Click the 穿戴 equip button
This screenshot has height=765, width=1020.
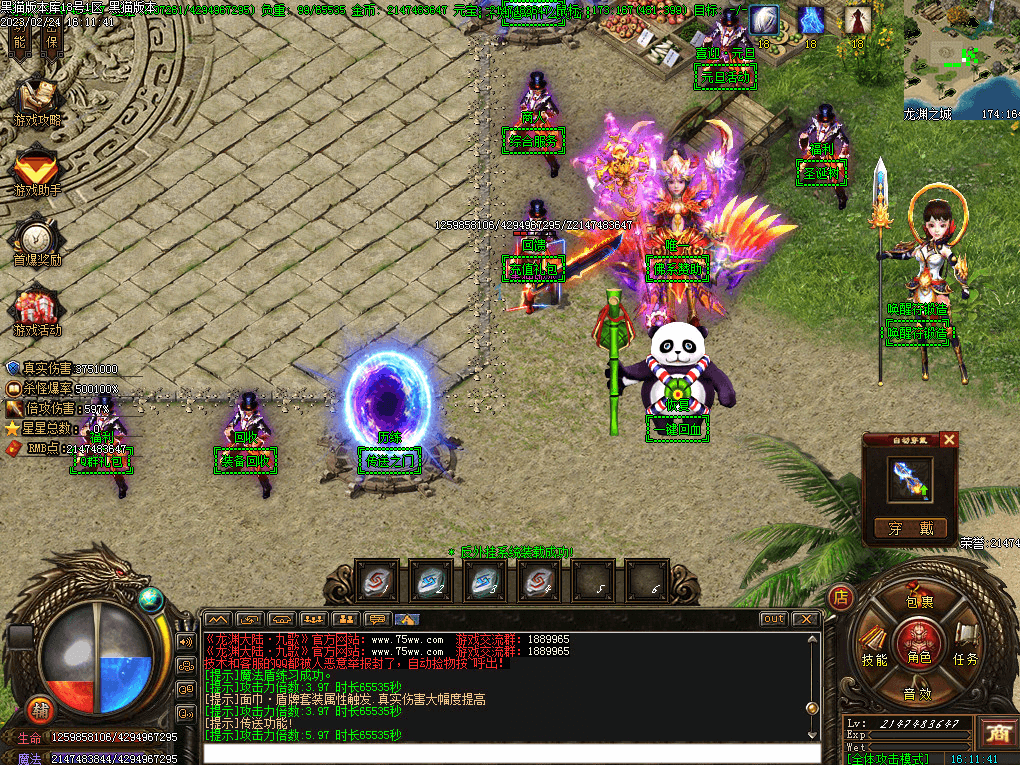click(910, 528)
